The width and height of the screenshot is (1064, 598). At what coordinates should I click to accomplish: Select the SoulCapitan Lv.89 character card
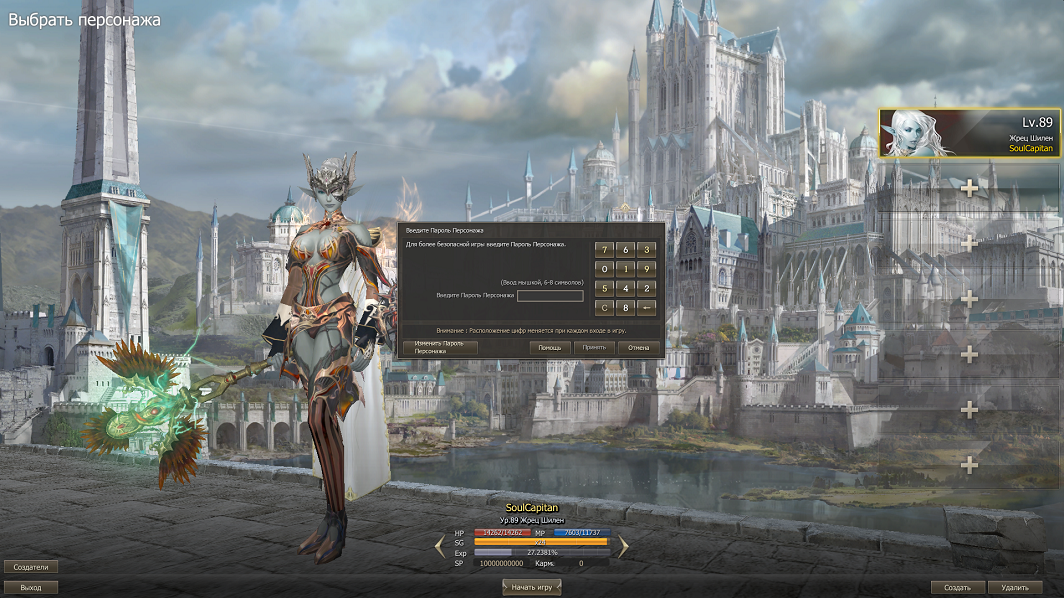pyautogui.click(x=969, y=134)
